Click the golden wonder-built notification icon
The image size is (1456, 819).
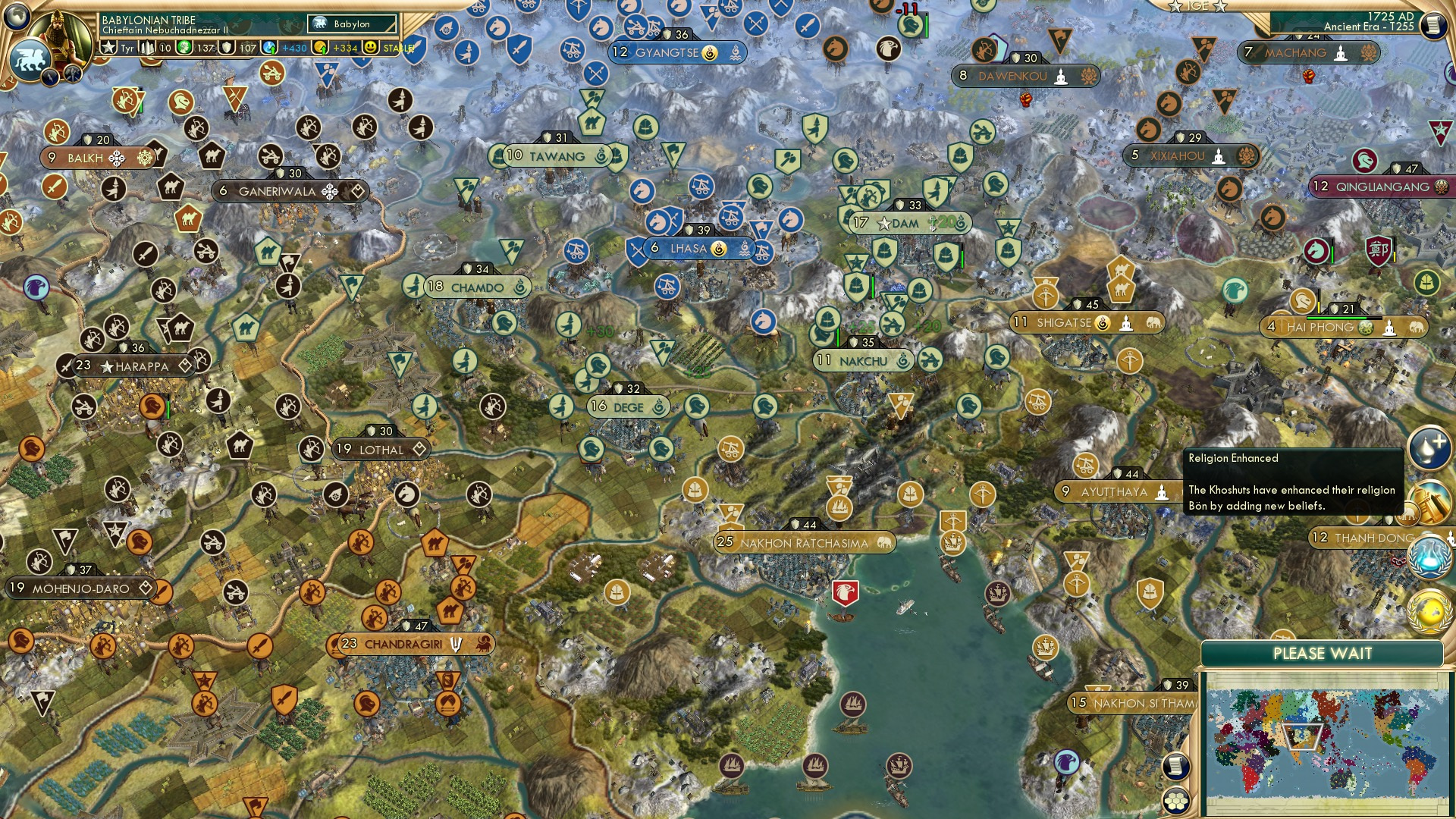[1430, 502]
